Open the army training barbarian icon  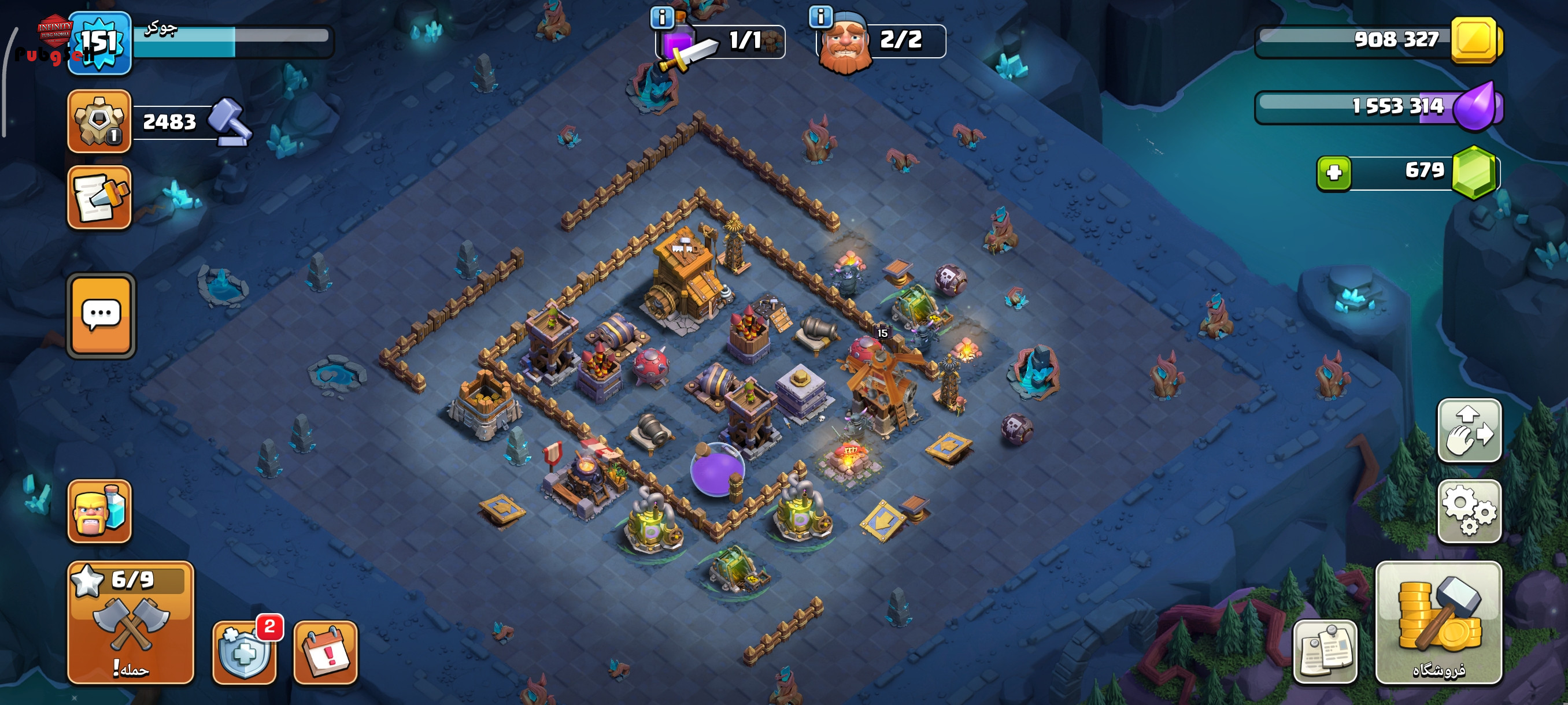point(99,511)
